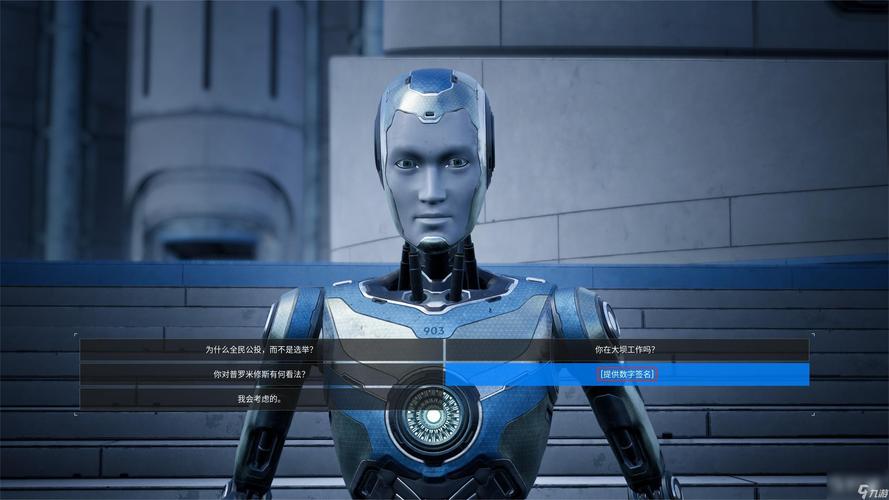Reply "我会考虑的" to end conversation
Screen dimensions: 889x500
[x=259, y=398]
